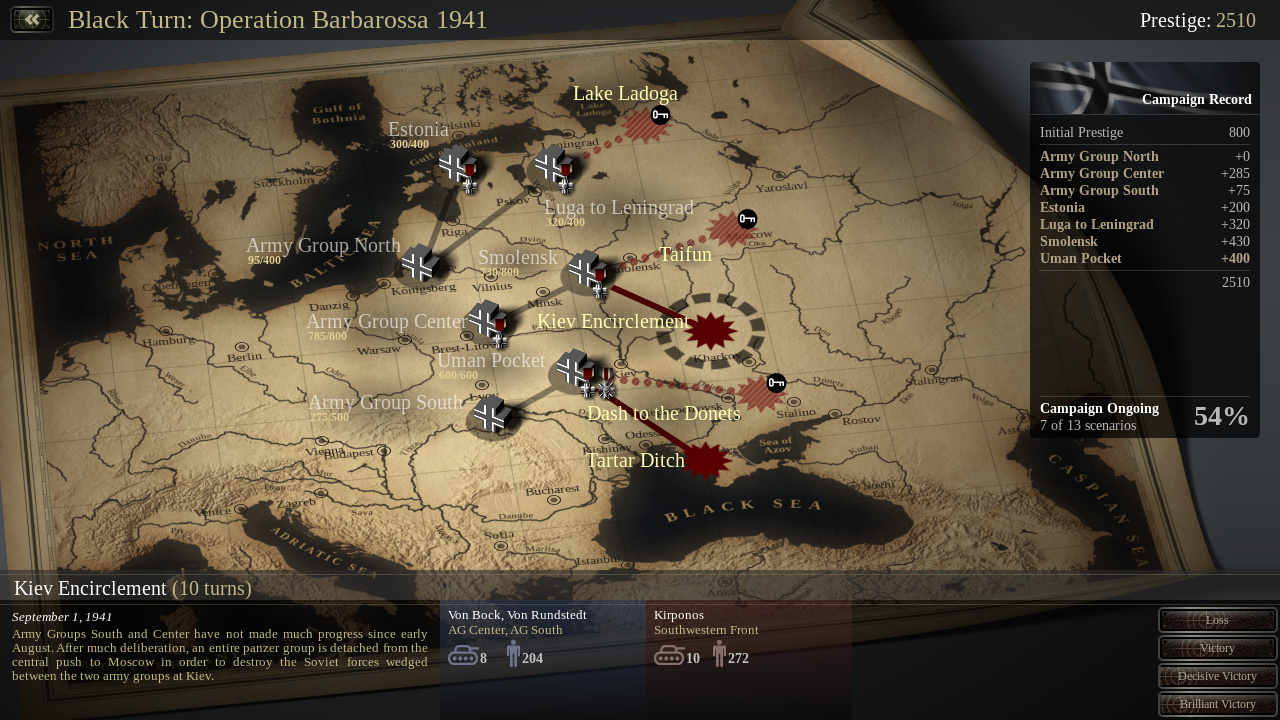Choose the Decisive Victory outcome
1280x720 pixels.
tap(1217, 675)
